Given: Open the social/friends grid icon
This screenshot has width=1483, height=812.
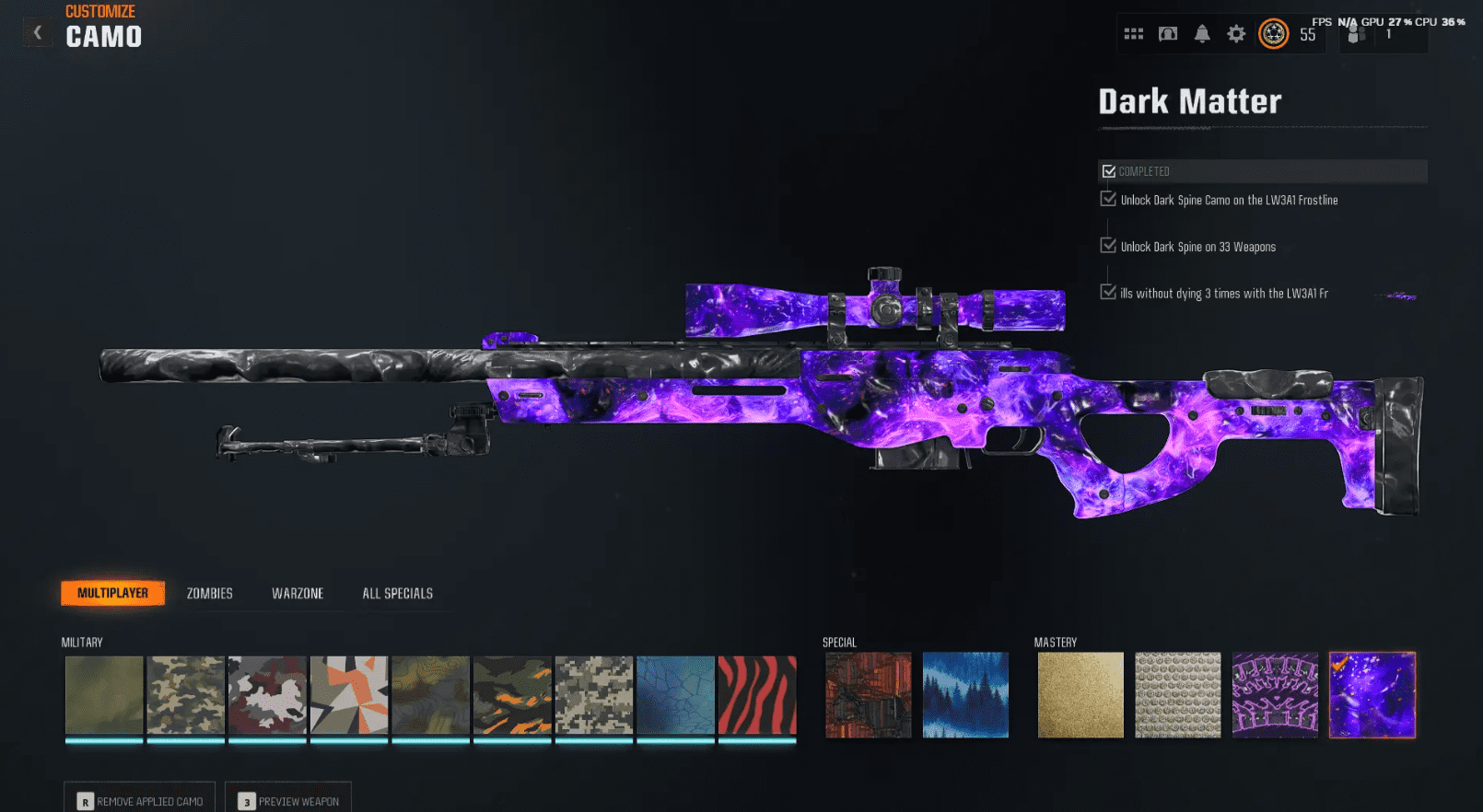Looking at the screenshot, I should click(x=1134, y=33).
